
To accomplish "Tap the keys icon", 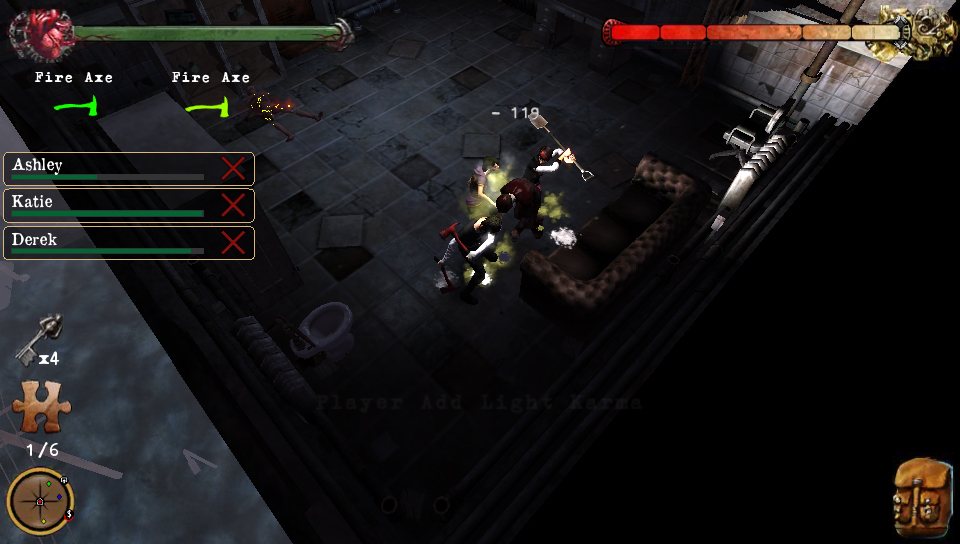I will (38, 340).
